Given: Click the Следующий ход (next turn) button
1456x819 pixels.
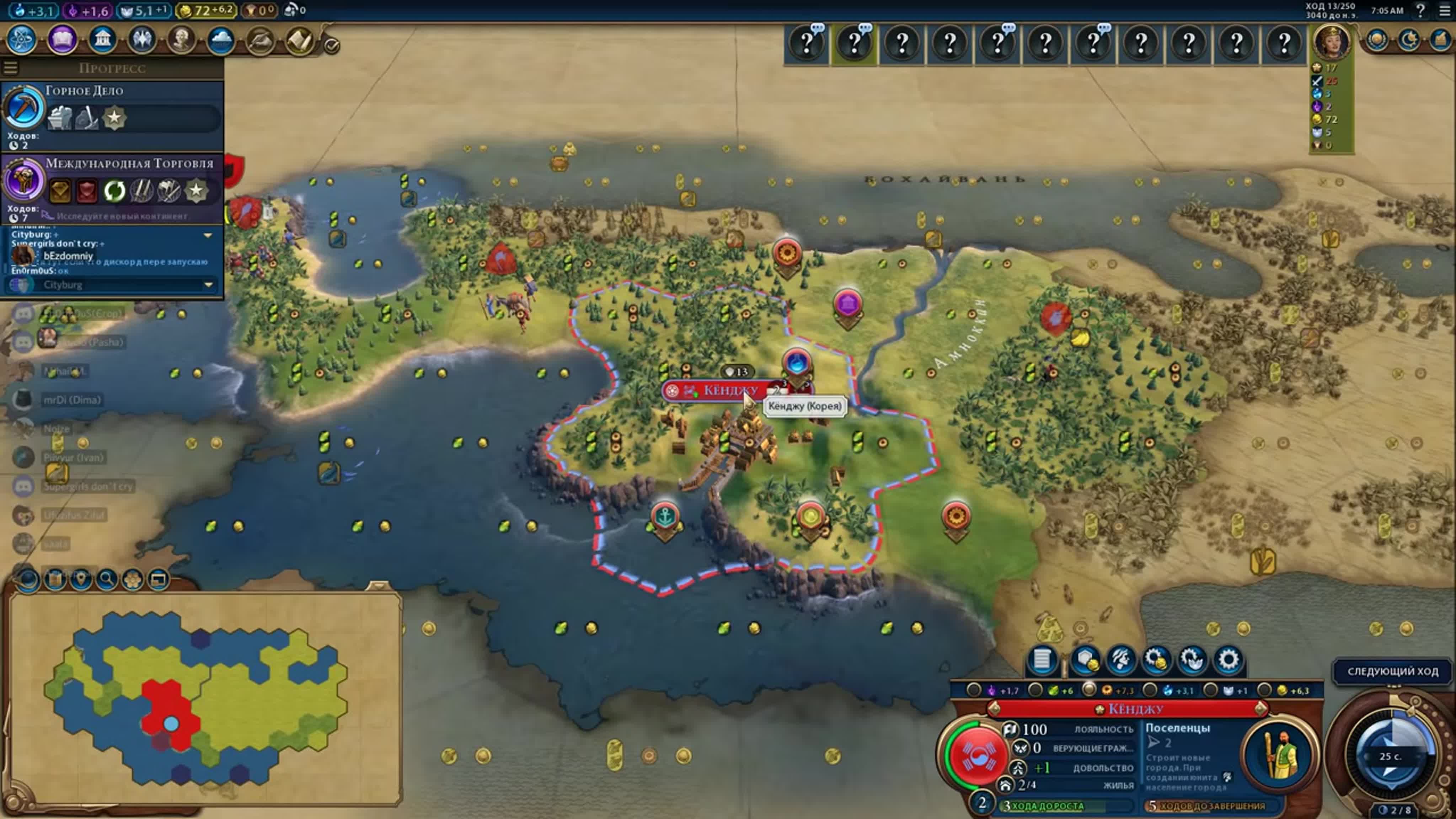Looking at the screenshot, I should point(1392,671).
